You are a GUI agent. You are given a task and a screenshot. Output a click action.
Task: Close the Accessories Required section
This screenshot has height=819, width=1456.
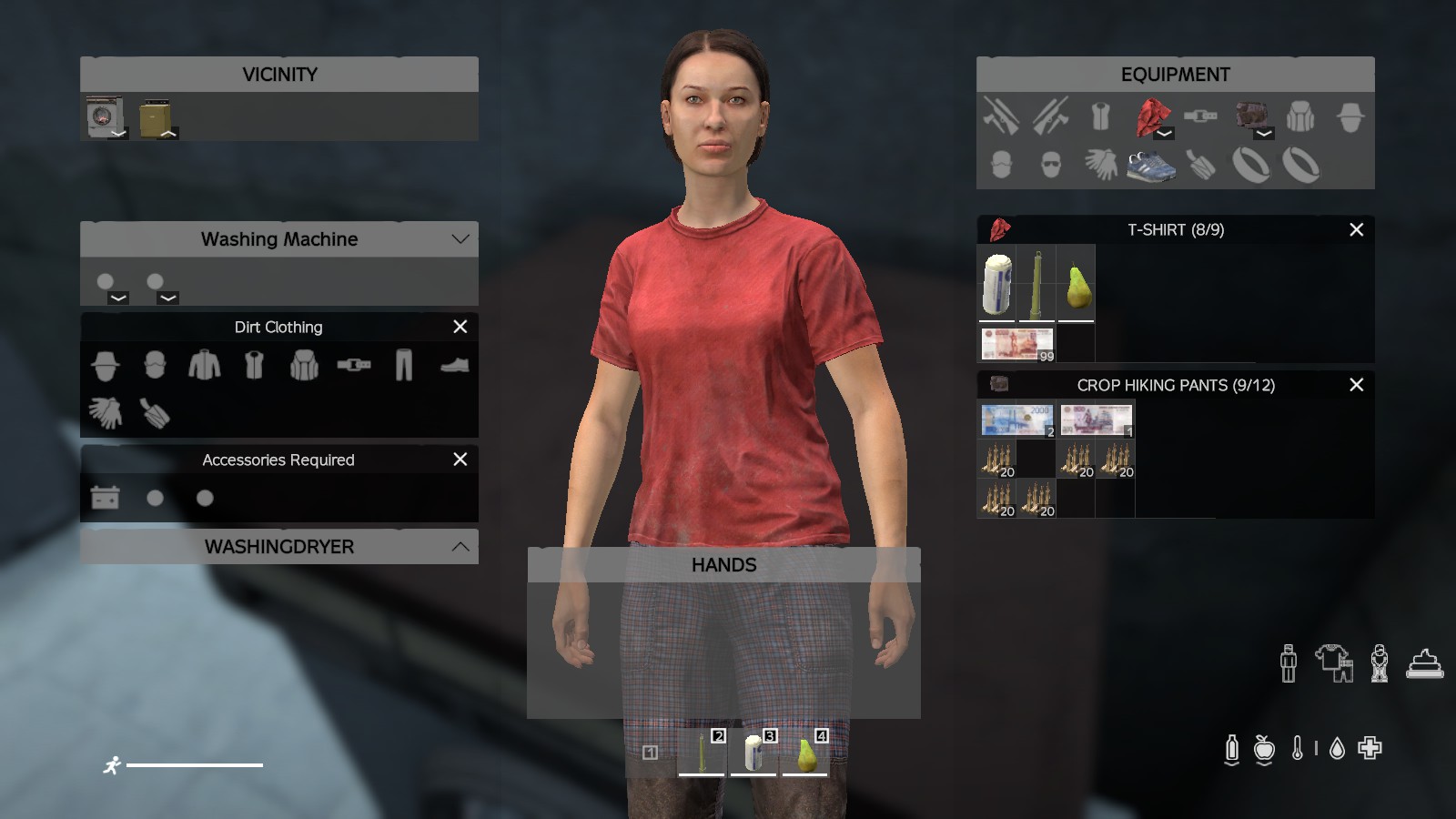pos(460,460)
